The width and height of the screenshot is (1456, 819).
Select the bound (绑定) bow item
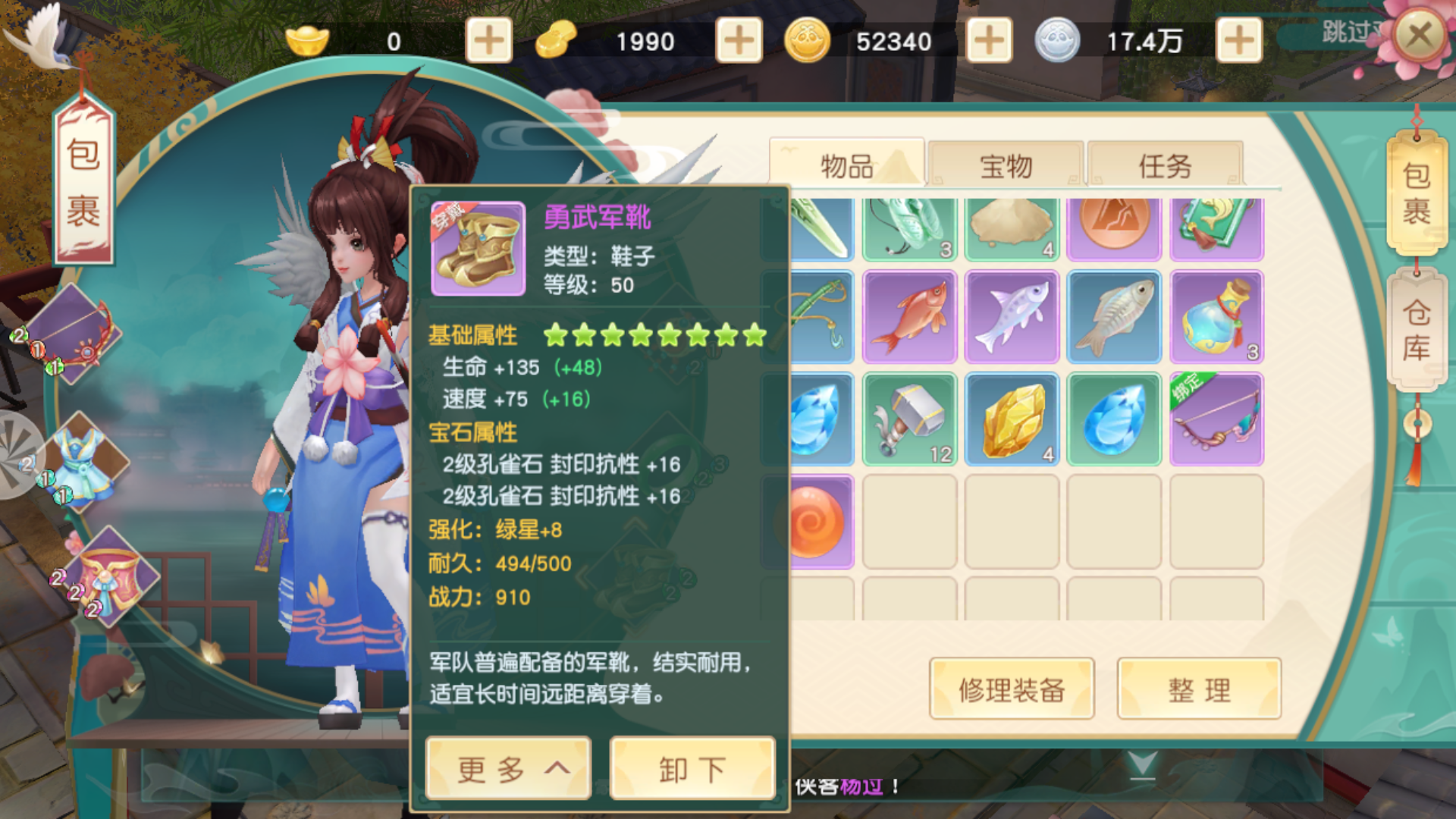(1216, 418)
